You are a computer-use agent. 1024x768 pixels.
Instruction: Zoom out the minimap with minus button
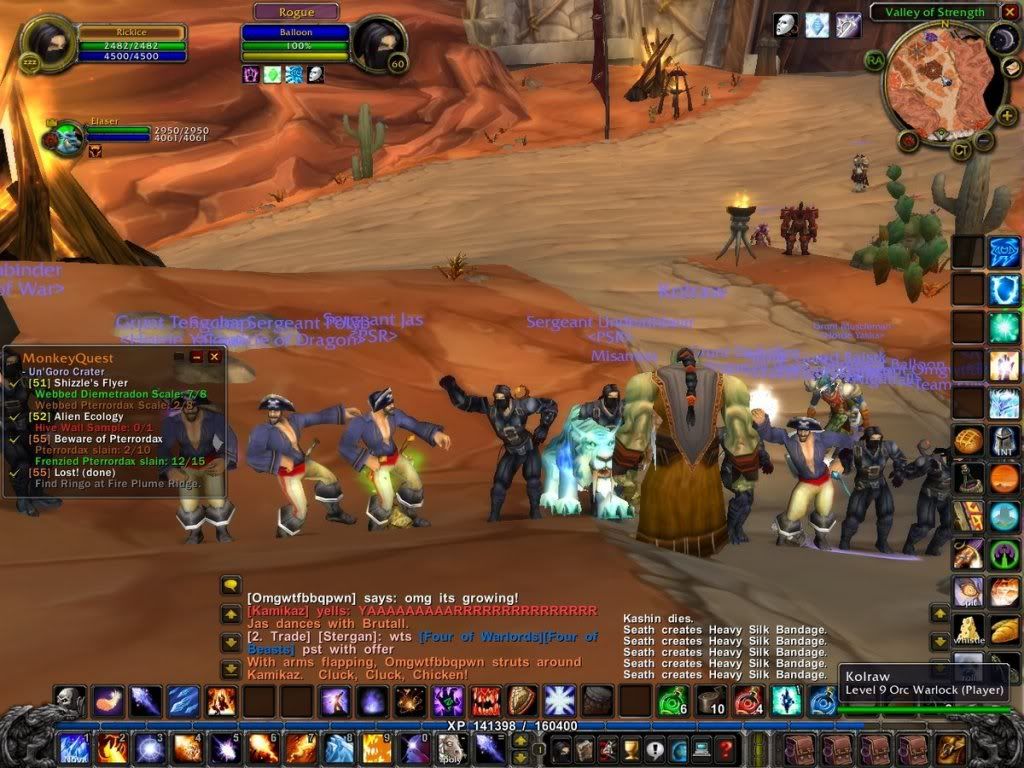coord(985,141)
